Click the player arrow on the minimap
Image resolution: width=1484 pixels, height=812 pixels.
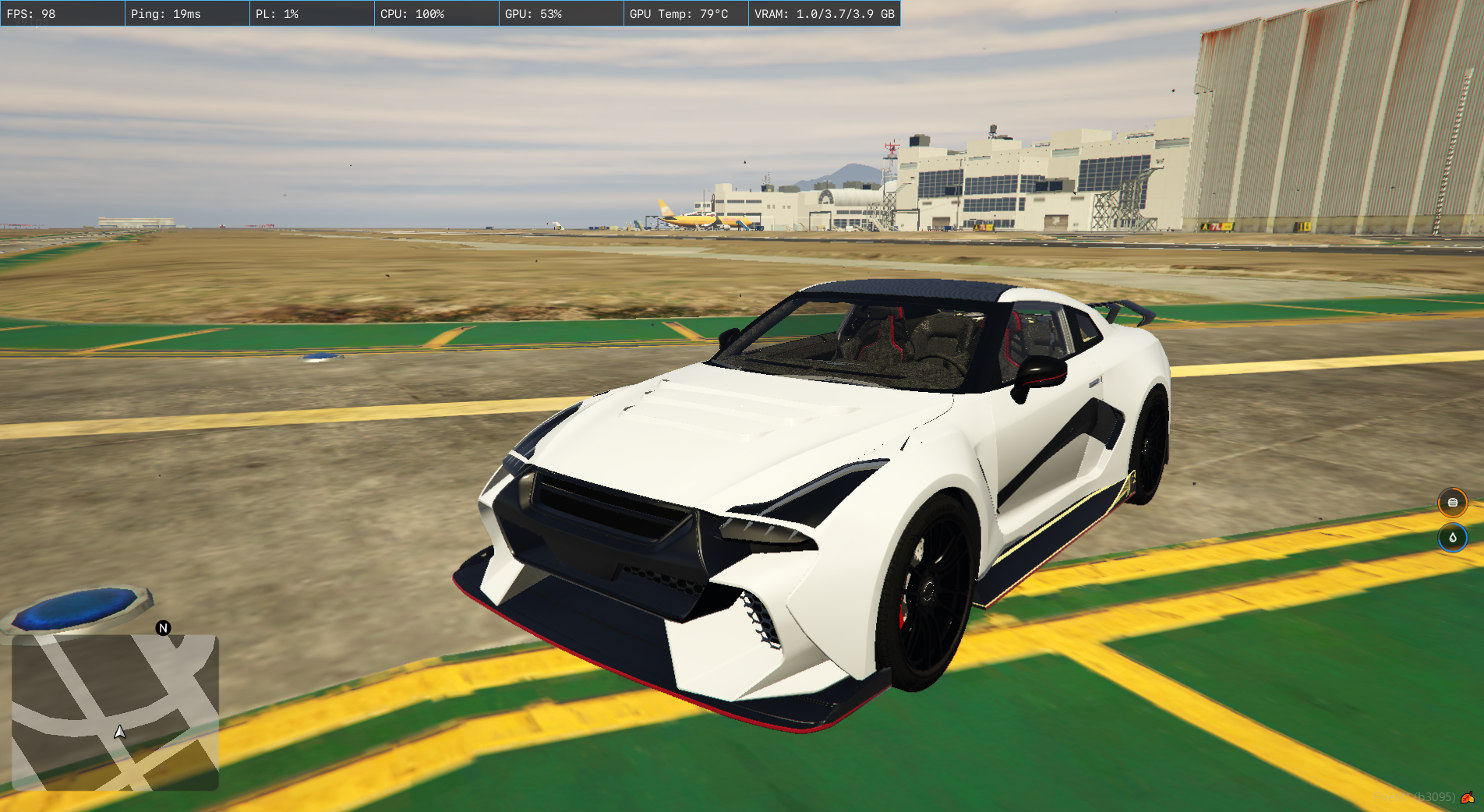point(120,732)
